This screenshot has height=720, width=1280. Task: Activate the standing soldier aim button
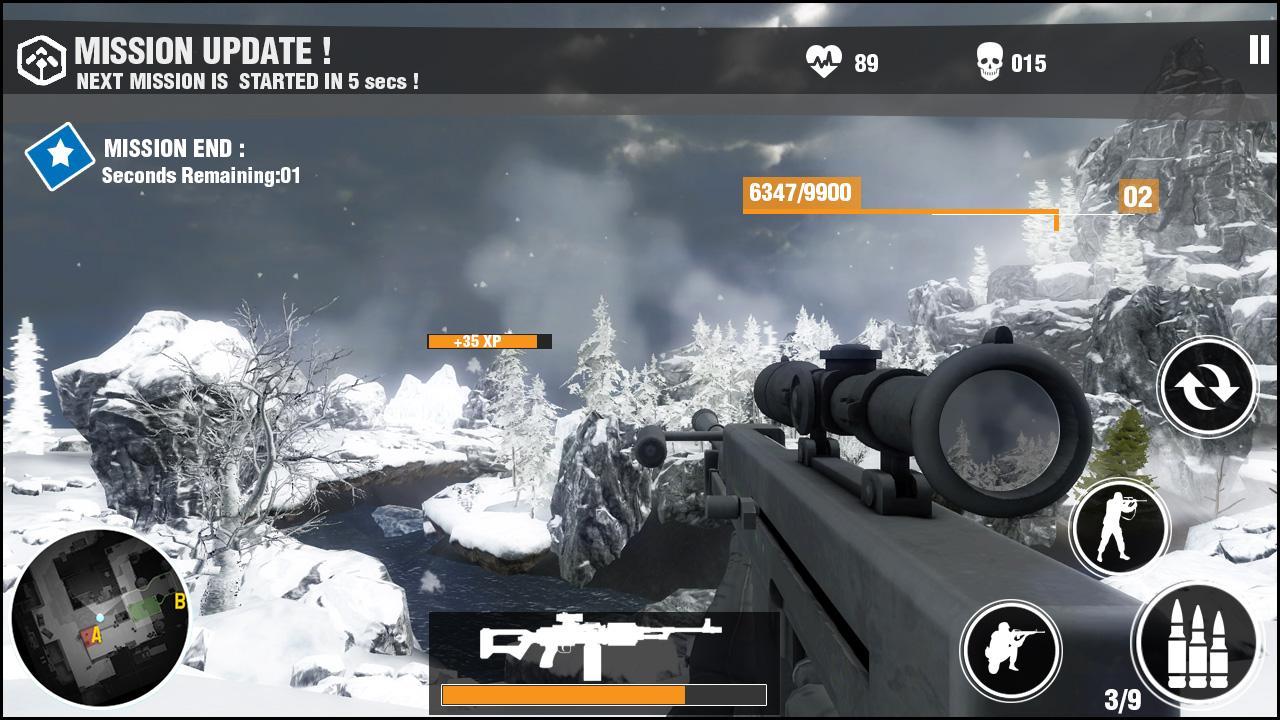tap(1119, 527)
